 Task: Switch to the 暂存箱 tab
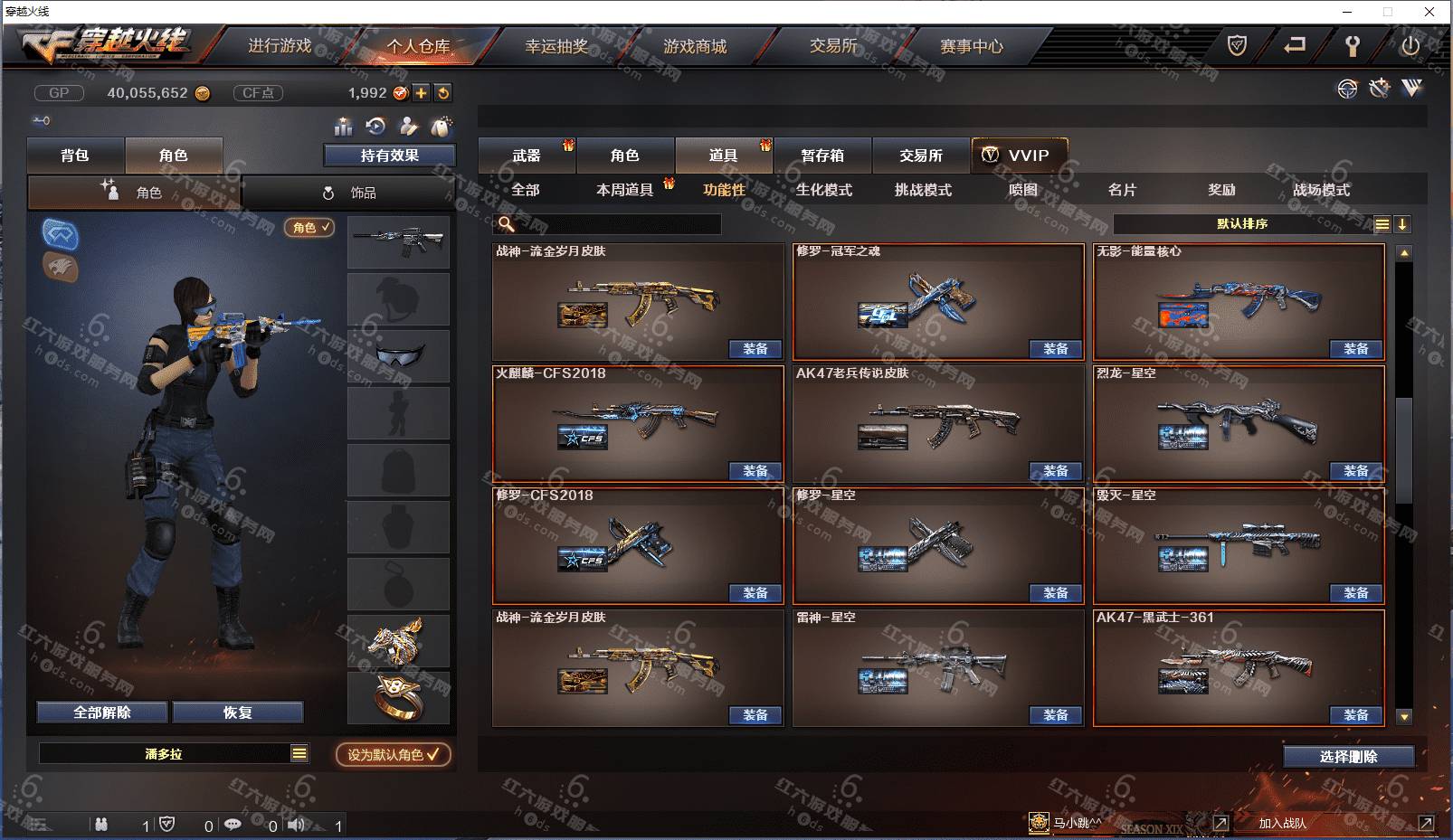pyautogui.click(x=822, y=156)
